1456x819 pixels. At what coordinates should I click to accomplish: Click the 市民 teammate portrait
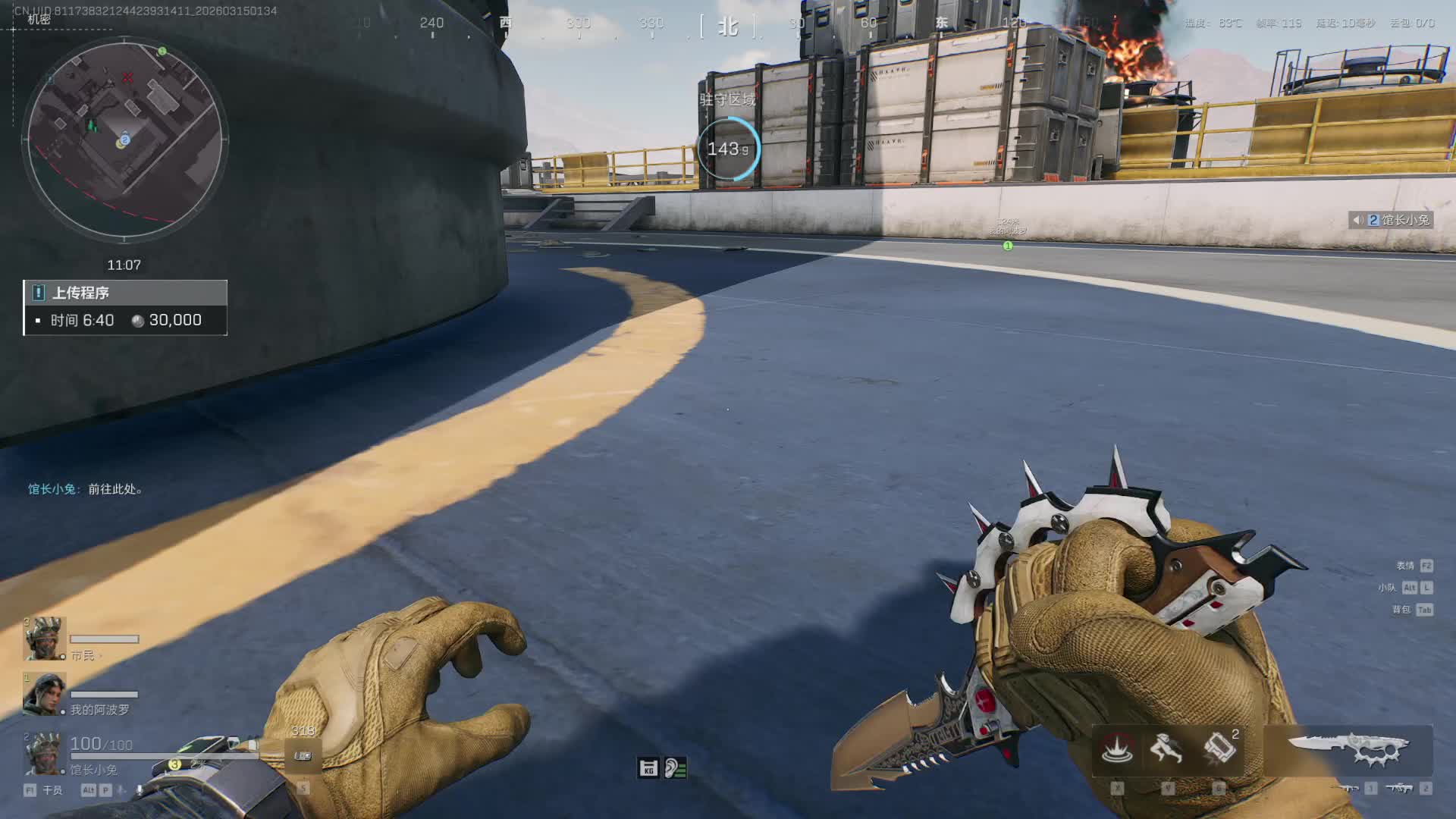tap(44, 639)
